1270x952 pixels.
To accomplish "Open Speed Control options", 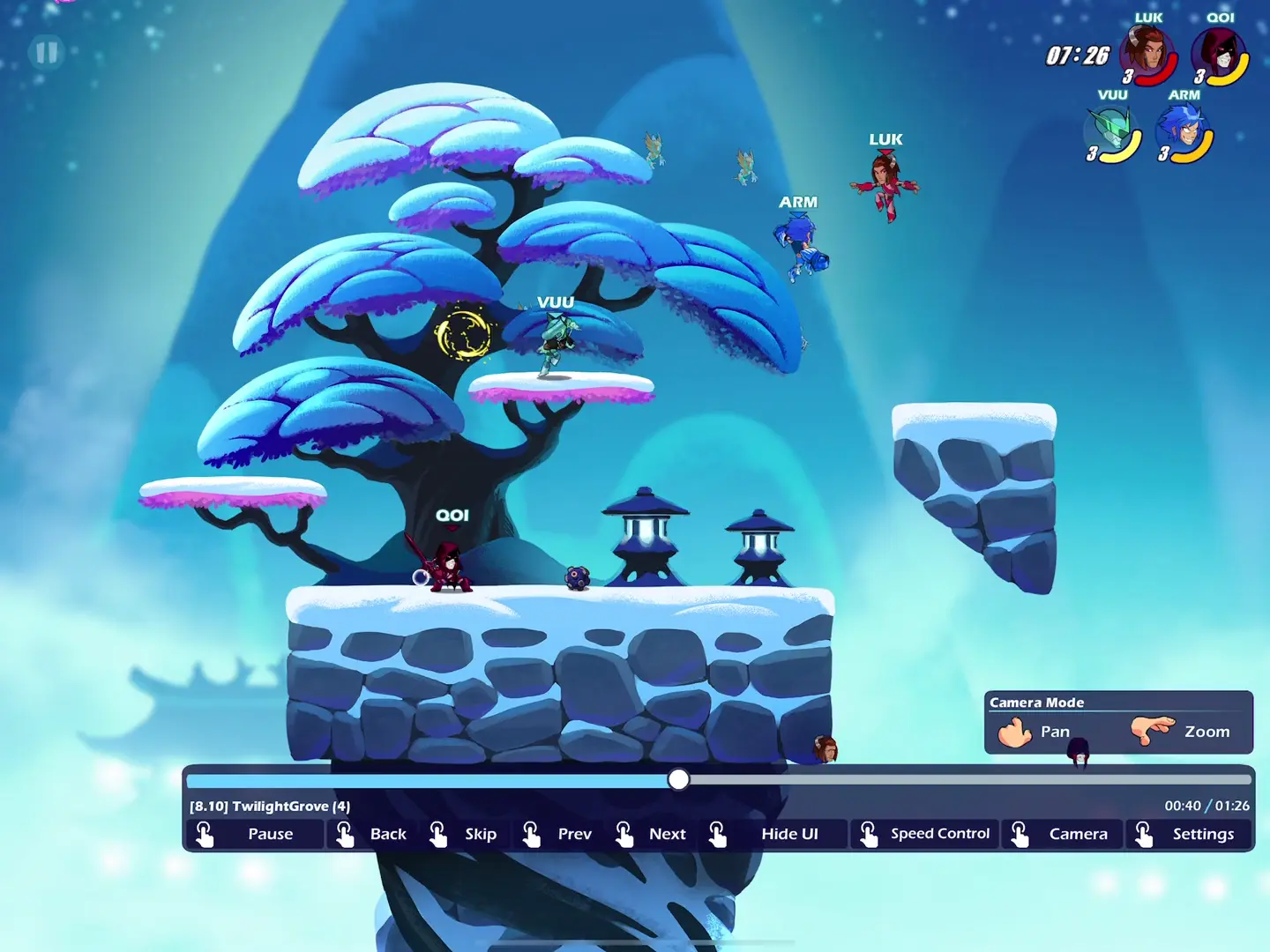I will click(925, 834).
